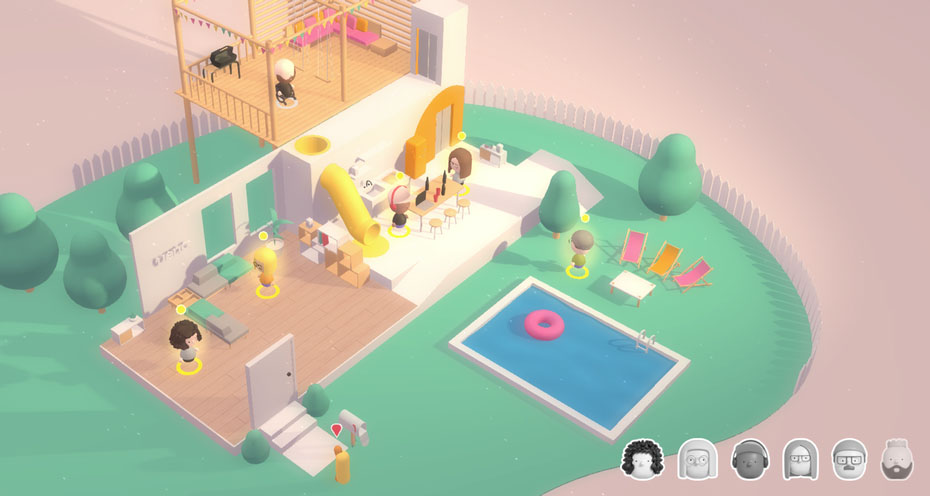Select the bearded character portrait
The image size is (930, 496).
tap(898, 459)
